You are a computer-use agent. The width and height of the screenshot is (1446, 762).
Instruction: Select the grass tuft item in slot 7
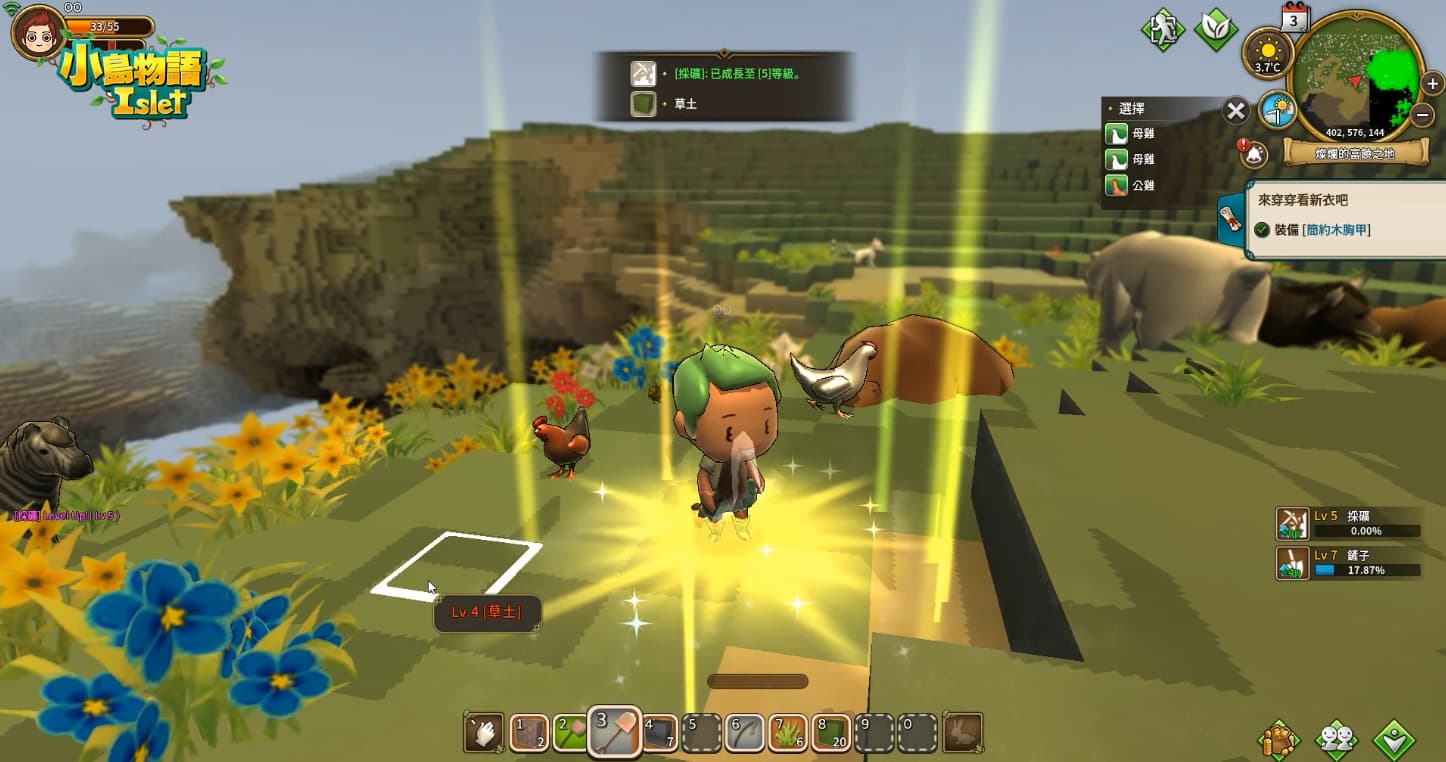point(789,734)
